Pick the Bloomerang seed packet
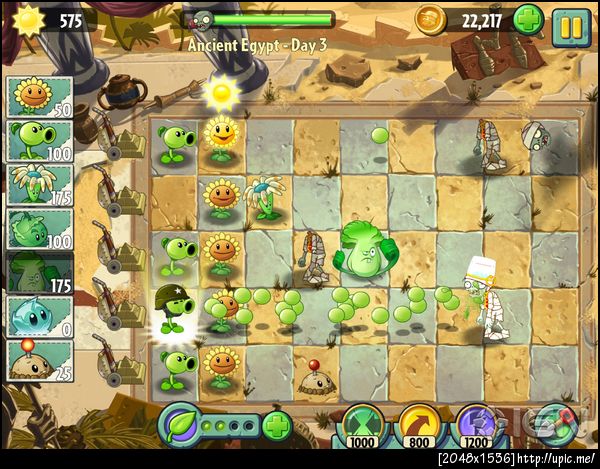 coord(40,185)
